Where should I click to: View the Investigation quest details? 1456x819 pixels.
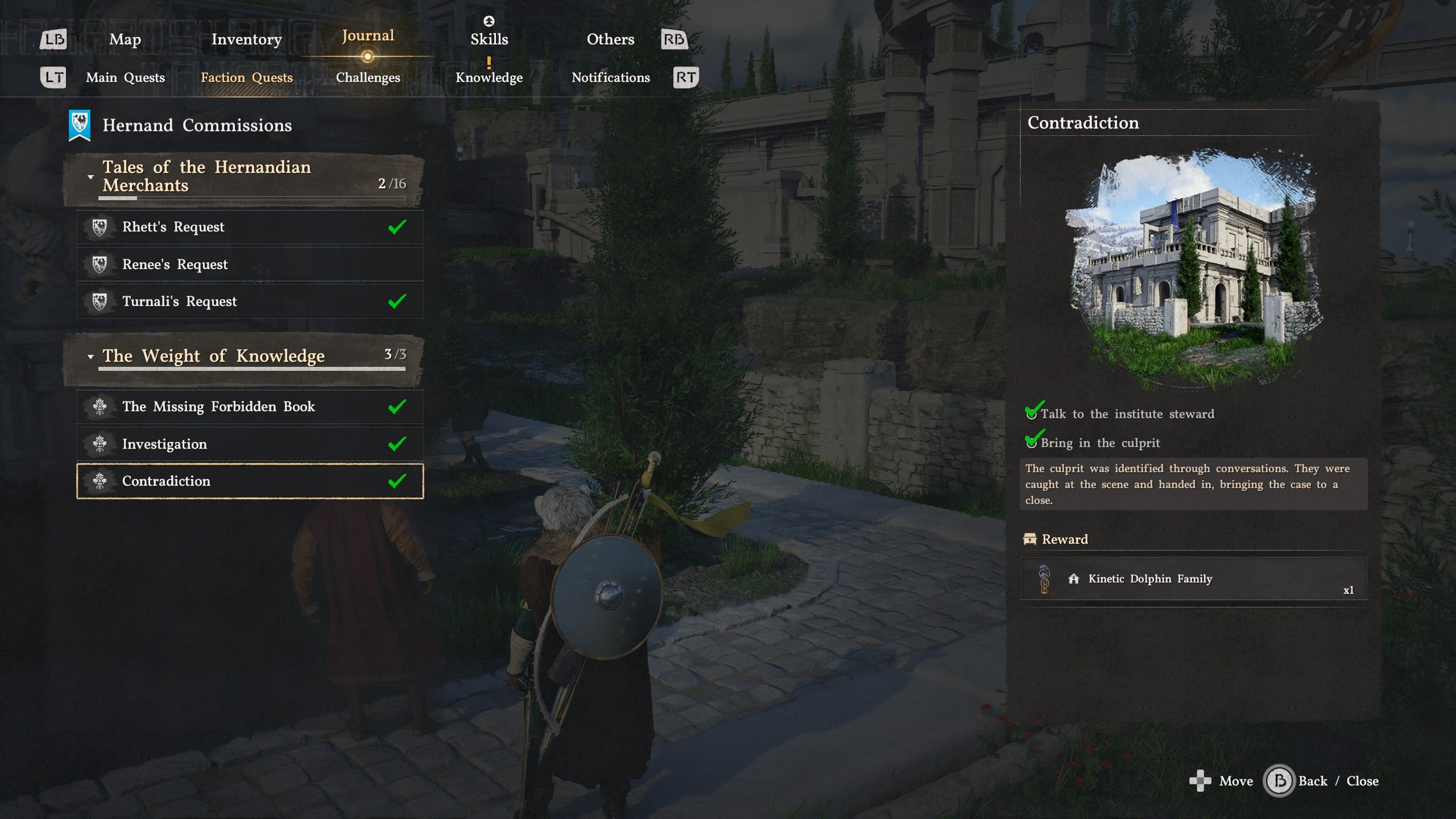pos(250,444)
